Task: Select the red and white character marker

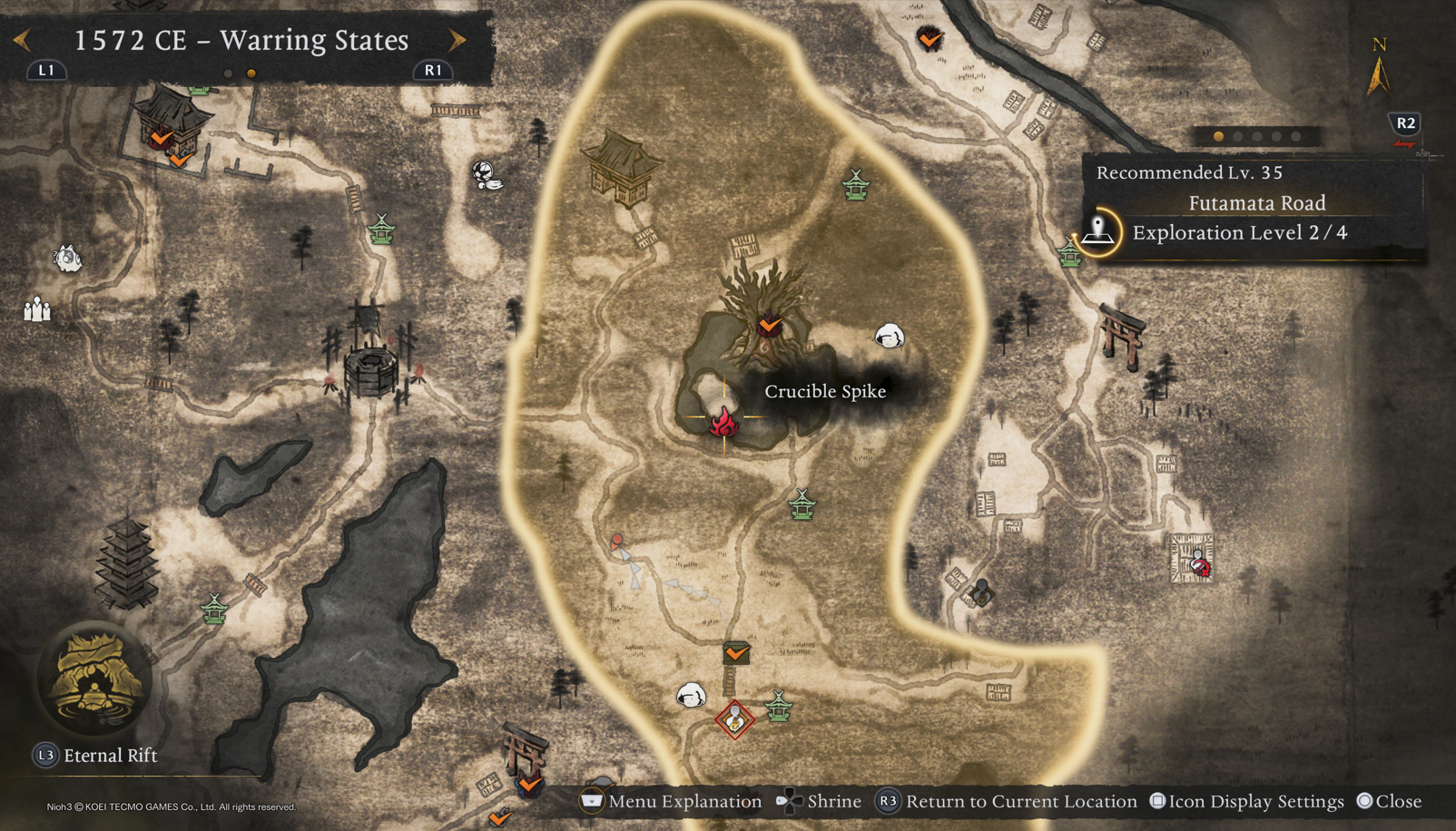Action: [x=1199, y=564]
